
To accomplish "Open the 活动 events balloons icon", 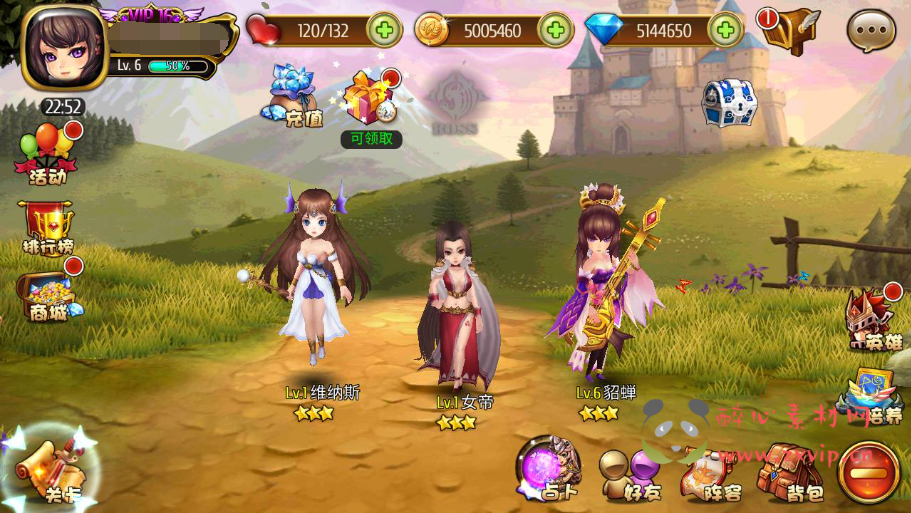I will coord(46,154).
